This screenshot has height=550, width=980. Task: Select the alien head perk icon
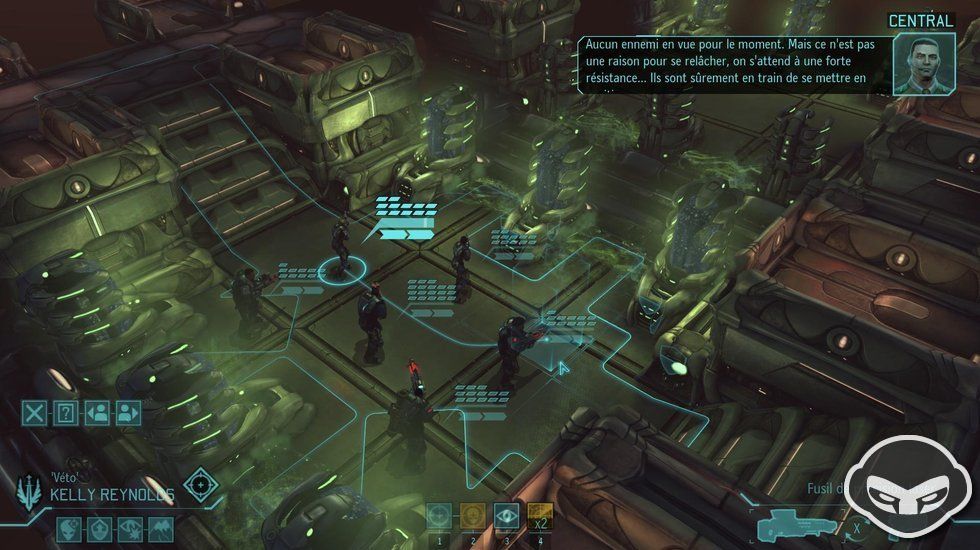coord(69,528)
